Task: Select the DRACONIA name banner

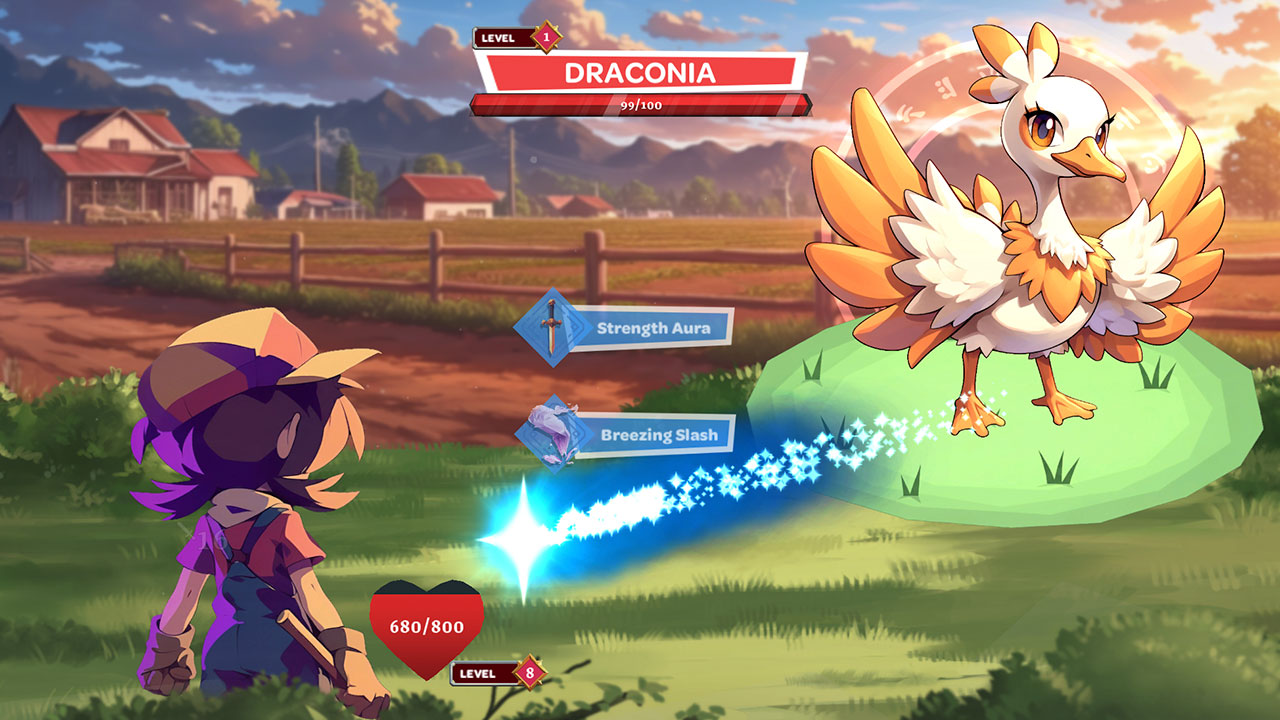Action: tap(643, 72)
